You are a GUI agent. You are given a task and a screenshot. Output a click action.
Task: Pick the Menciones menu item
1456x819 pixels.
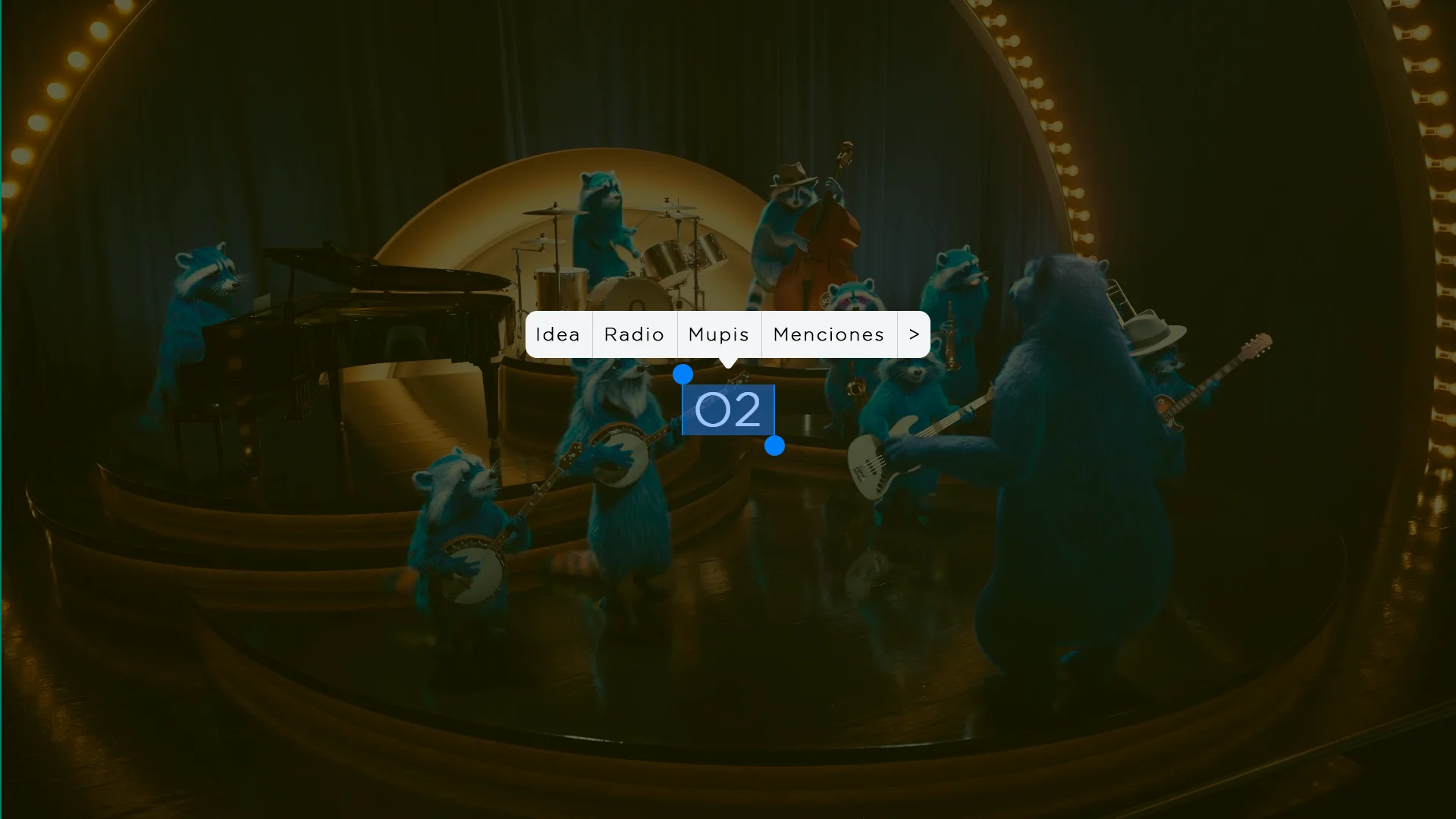829,334
